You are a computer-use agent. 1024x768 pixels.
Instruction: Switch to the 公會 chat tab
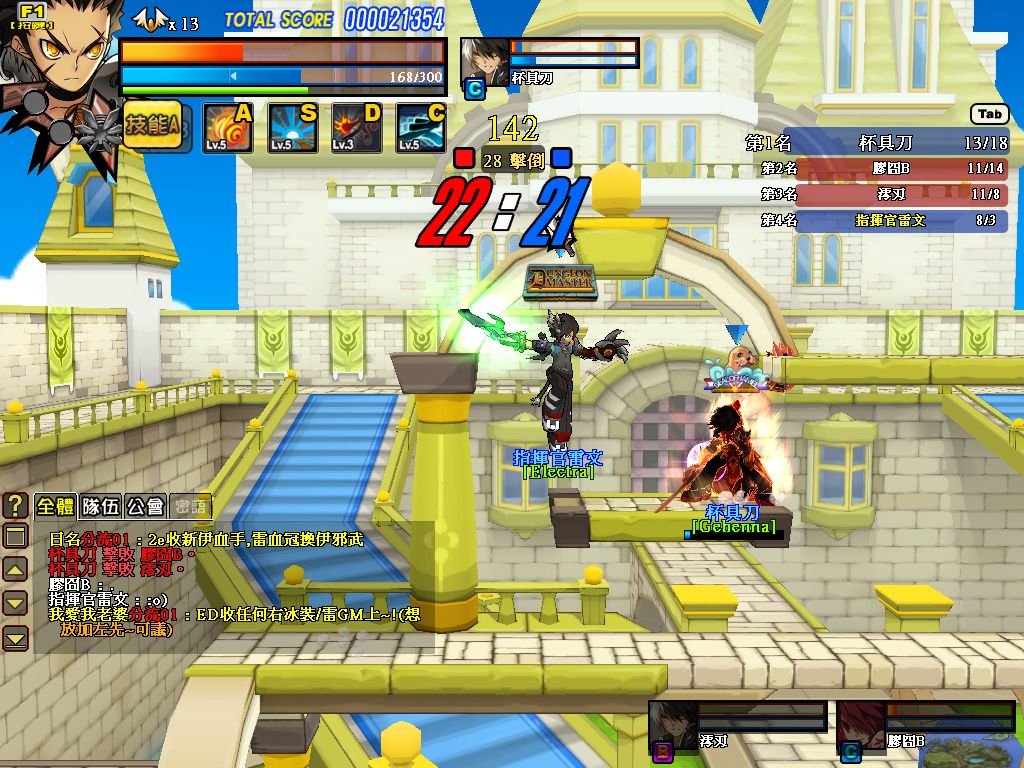pyautogui.click(x=145, y=506)
